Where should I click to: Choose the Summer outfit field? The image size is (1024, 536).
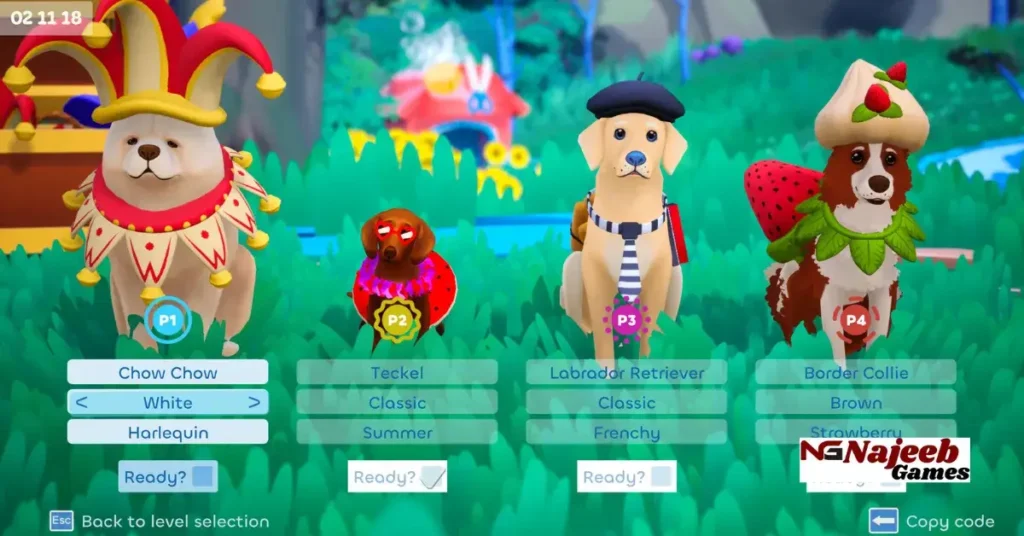coord(397,433)
